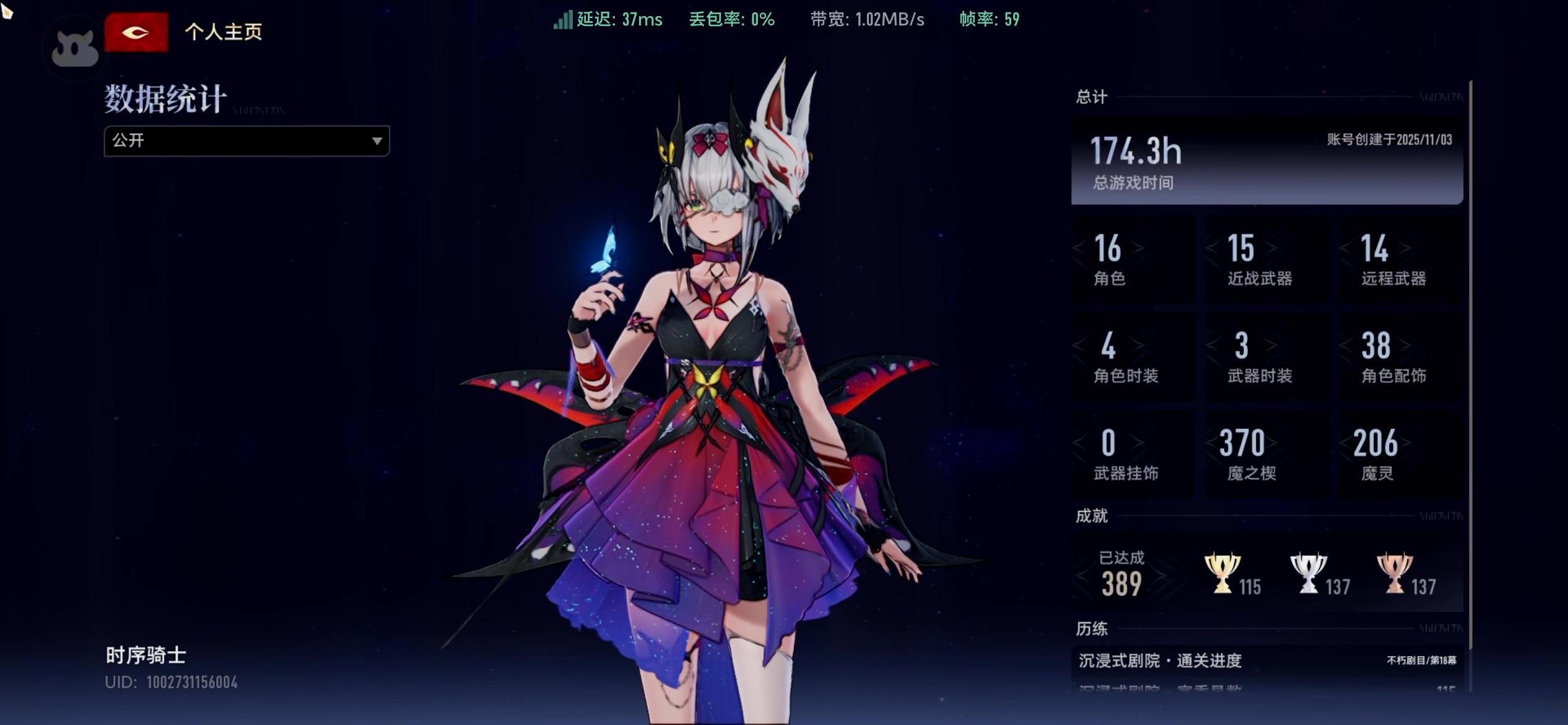The height and width of the screenshot is (725, 1568).
Task: Select the 沉浸式剧院·通关进度 row
Action: pyautogui.click(x=1266, y=661)
